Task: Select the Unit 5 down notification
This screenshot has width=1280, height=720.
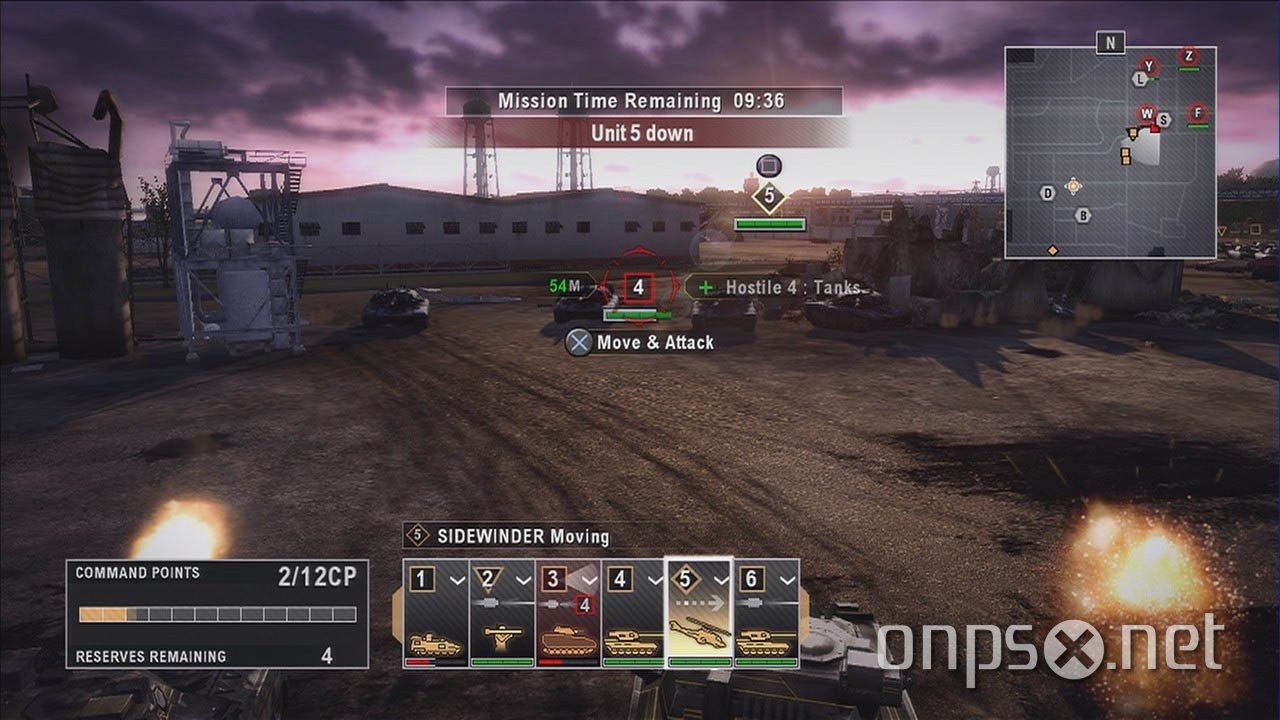Action: (640, 133)
